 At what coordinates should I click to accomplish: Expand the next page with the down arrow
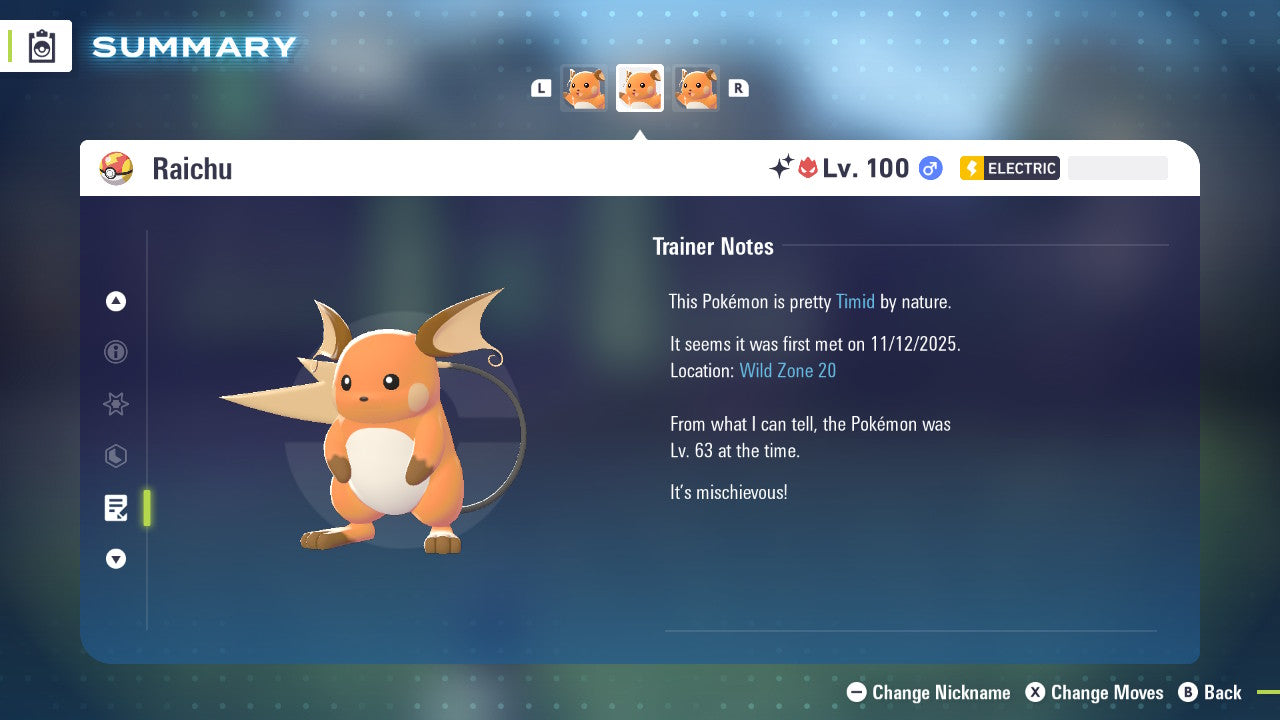pyautogui.click(x=116, y=559)
